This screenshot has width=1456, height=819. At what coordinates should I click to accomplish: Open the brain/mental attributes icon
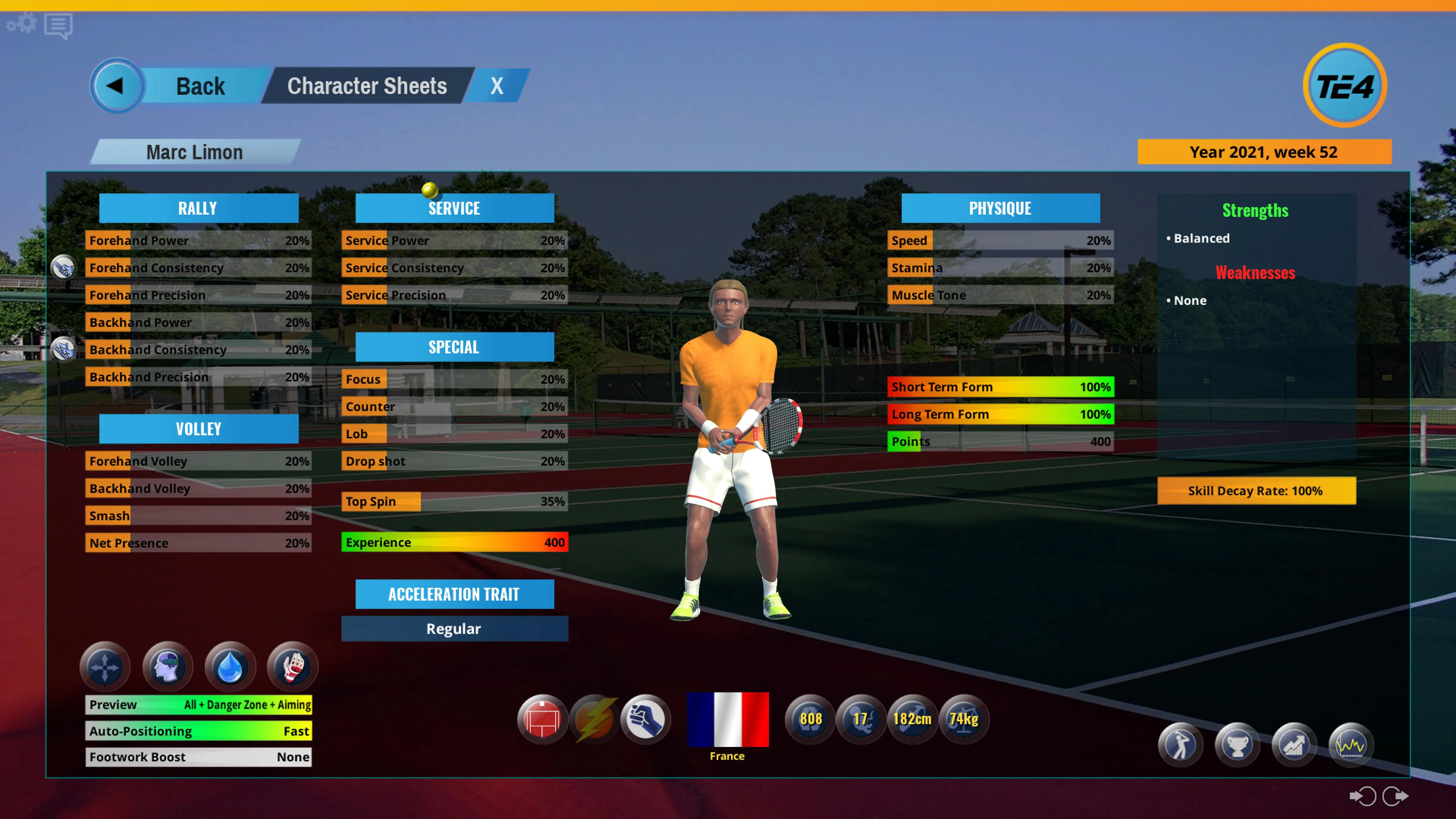[x=167, y=667]
